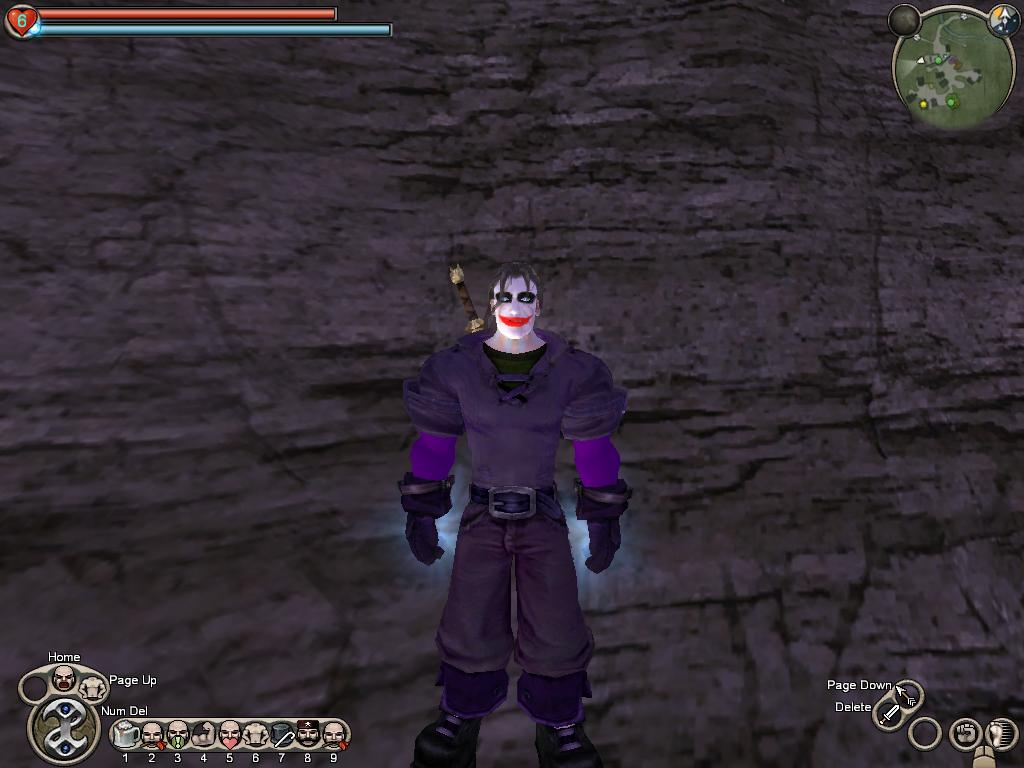The height and width of the screenshot is (768, 1024).
Task: Equip the sword melee weapon icon
Action: click(x=888, y=715)
